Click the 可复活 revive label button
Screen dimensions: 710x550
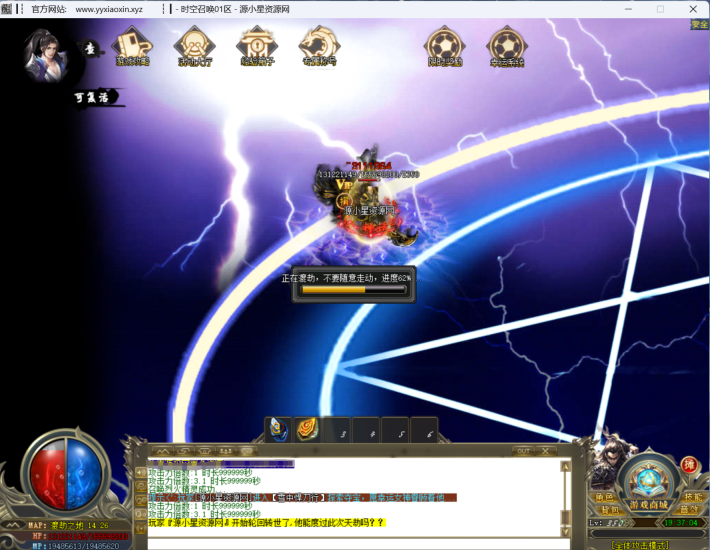click(x=96, y=97)
